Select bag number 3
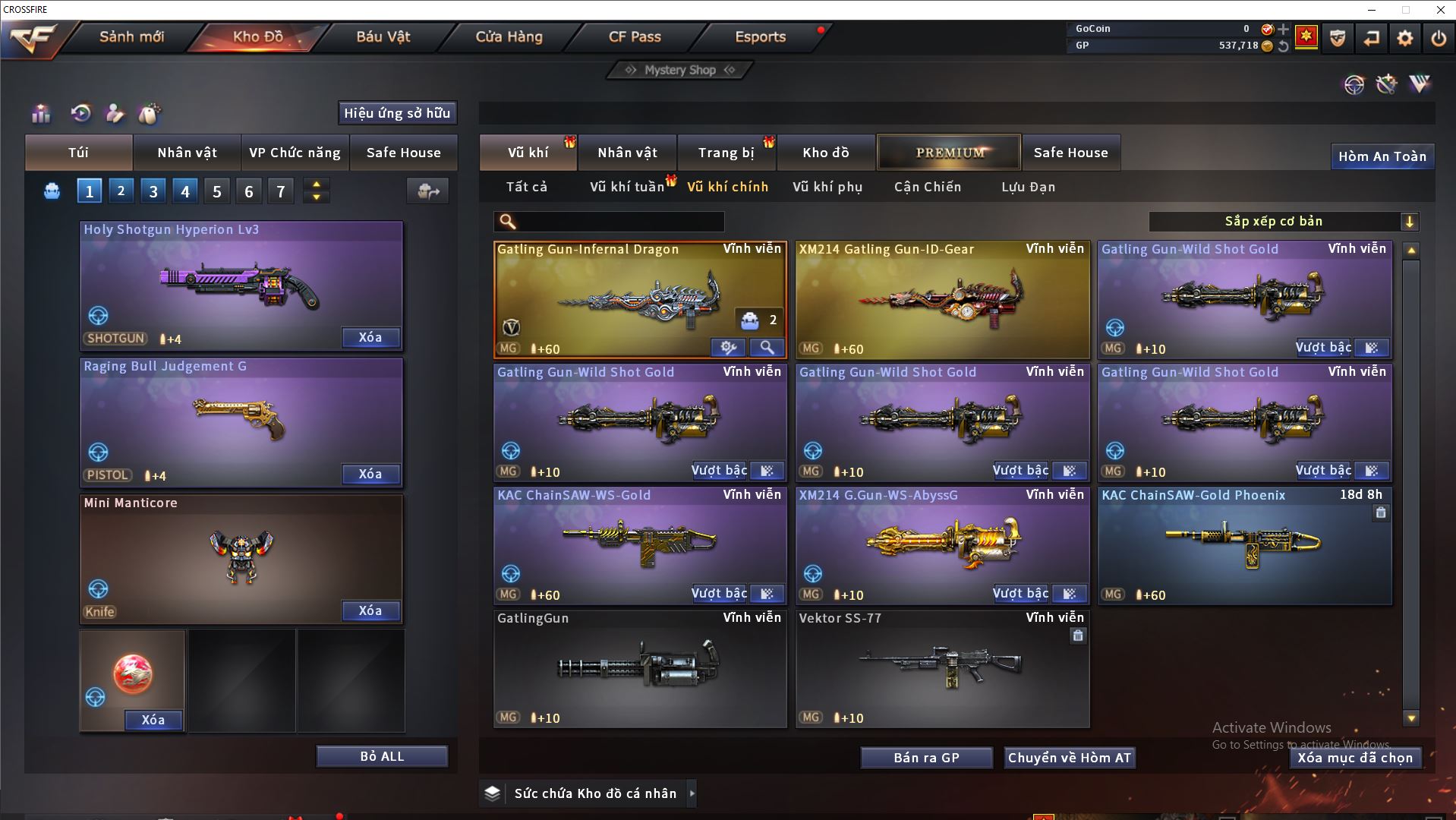 153,191
